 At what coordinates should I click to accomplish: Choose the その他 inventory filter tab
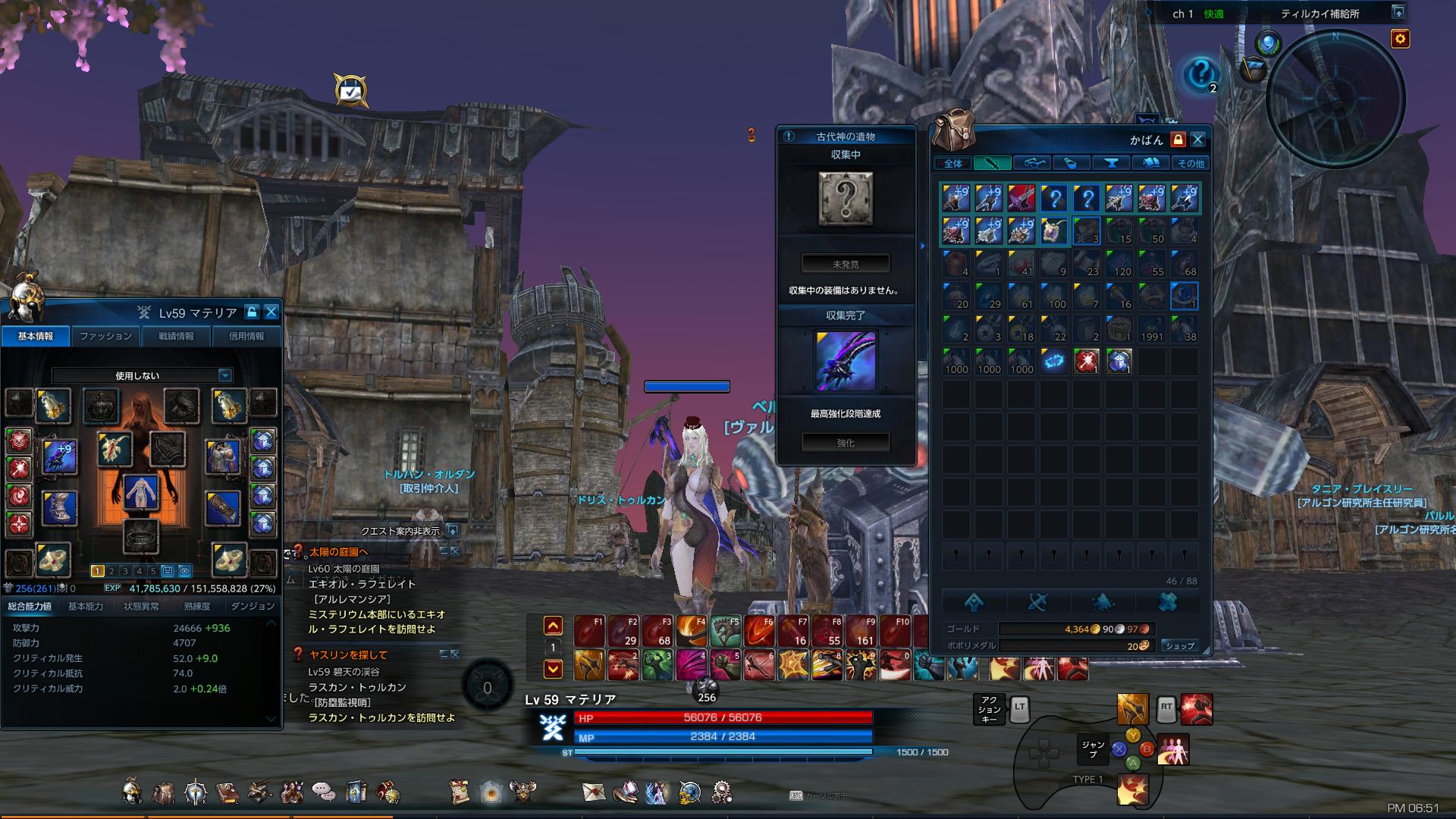(1190, 163)
